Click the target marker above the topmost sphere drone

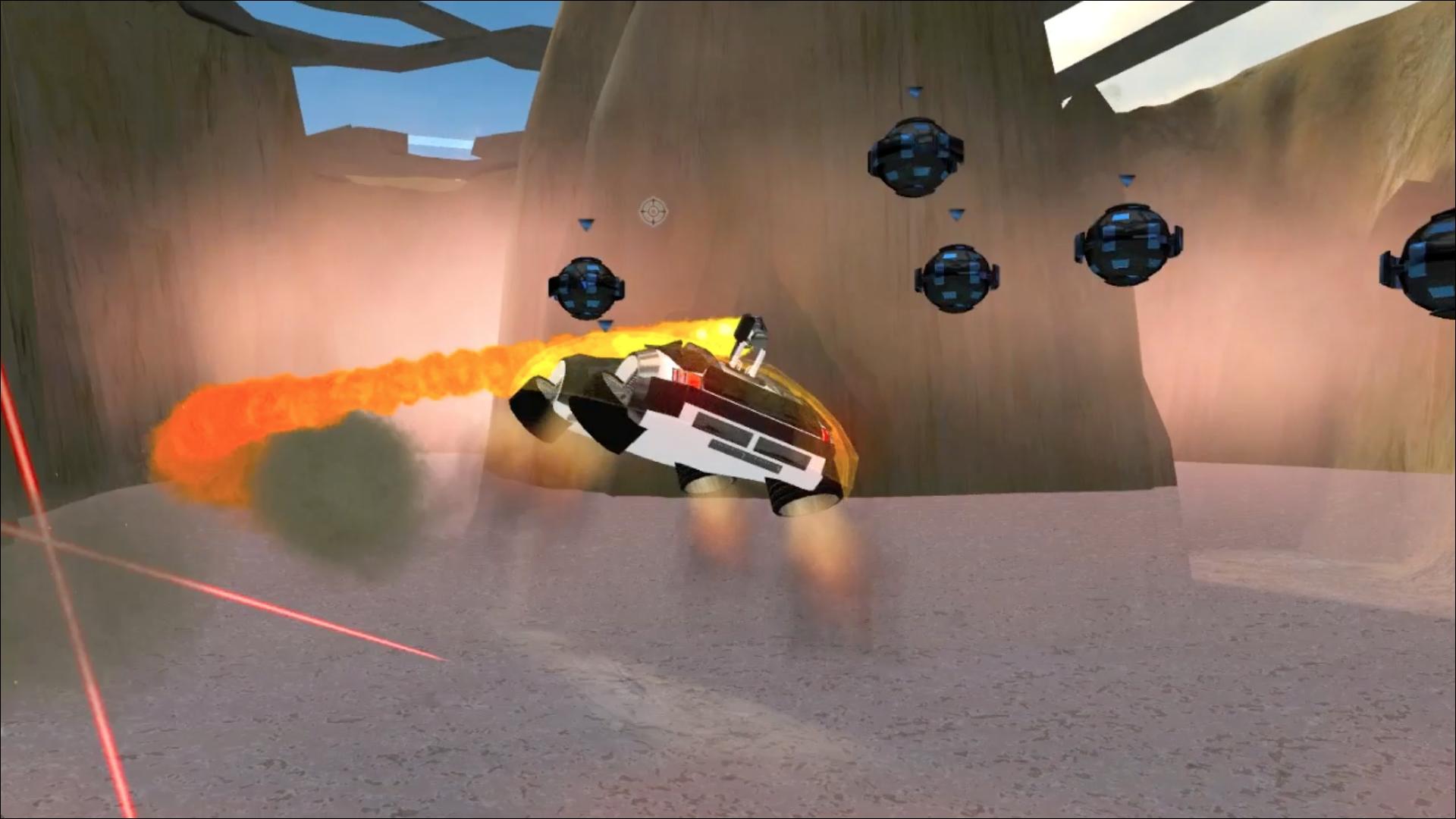[915, 90]
